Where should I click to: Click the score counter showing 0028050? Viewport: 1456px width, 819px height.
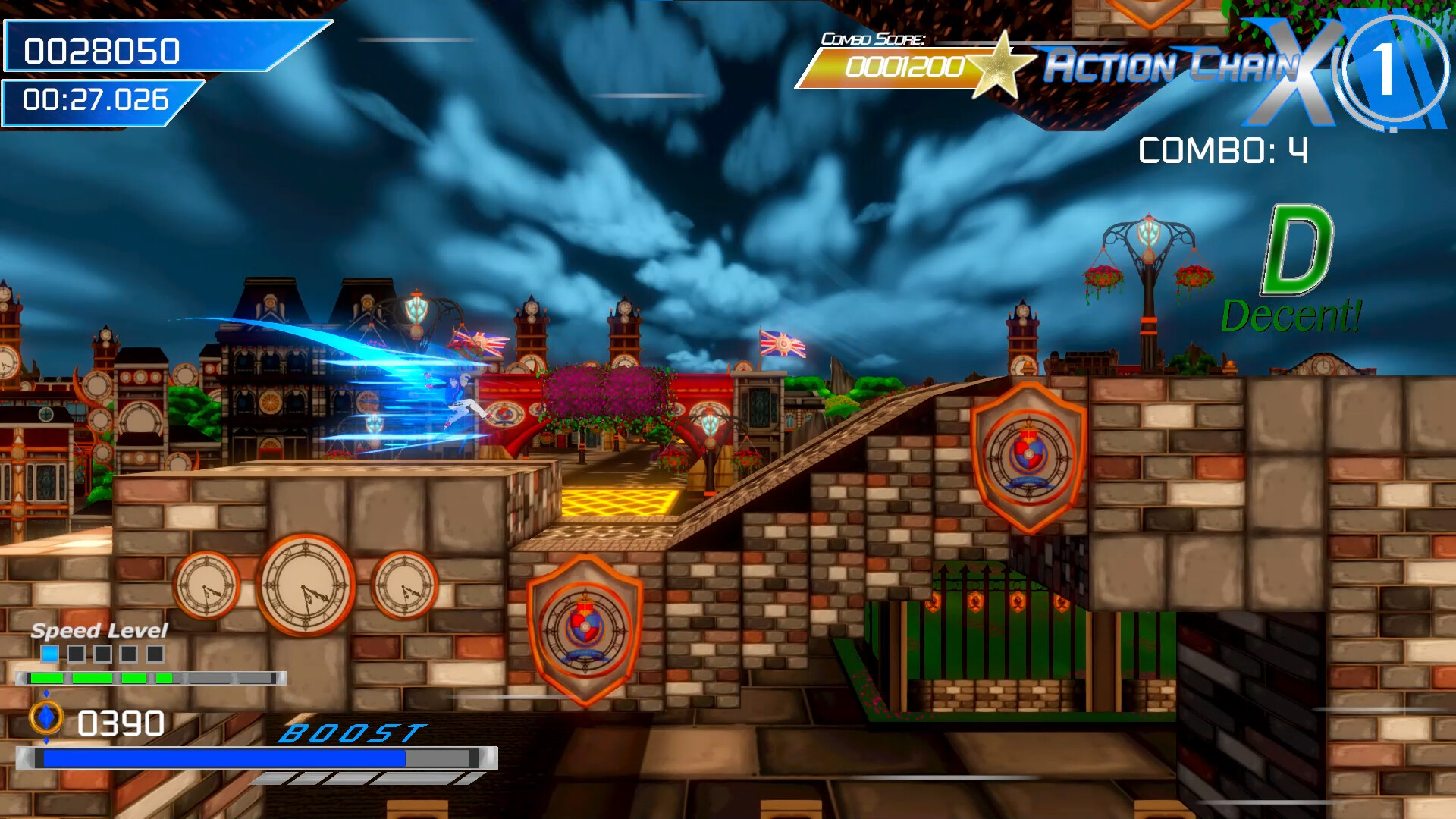(x=102, y=49)
